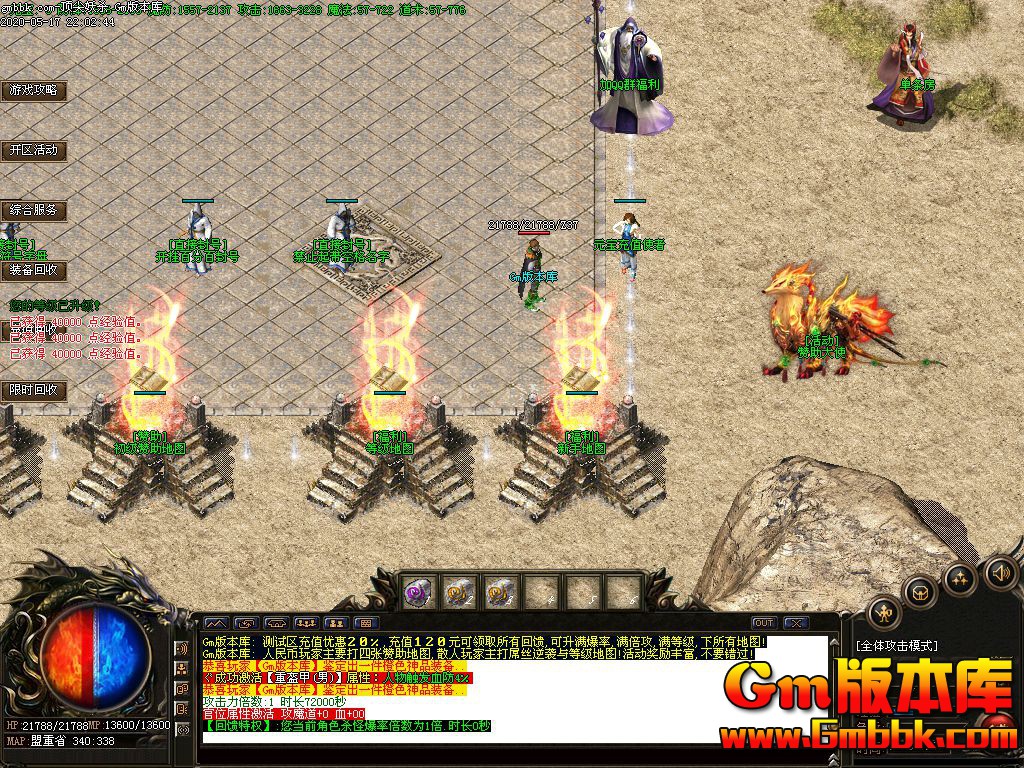Select the 综合服务 services button
The width and height of the screenshot is (1024, 768).
33,210
